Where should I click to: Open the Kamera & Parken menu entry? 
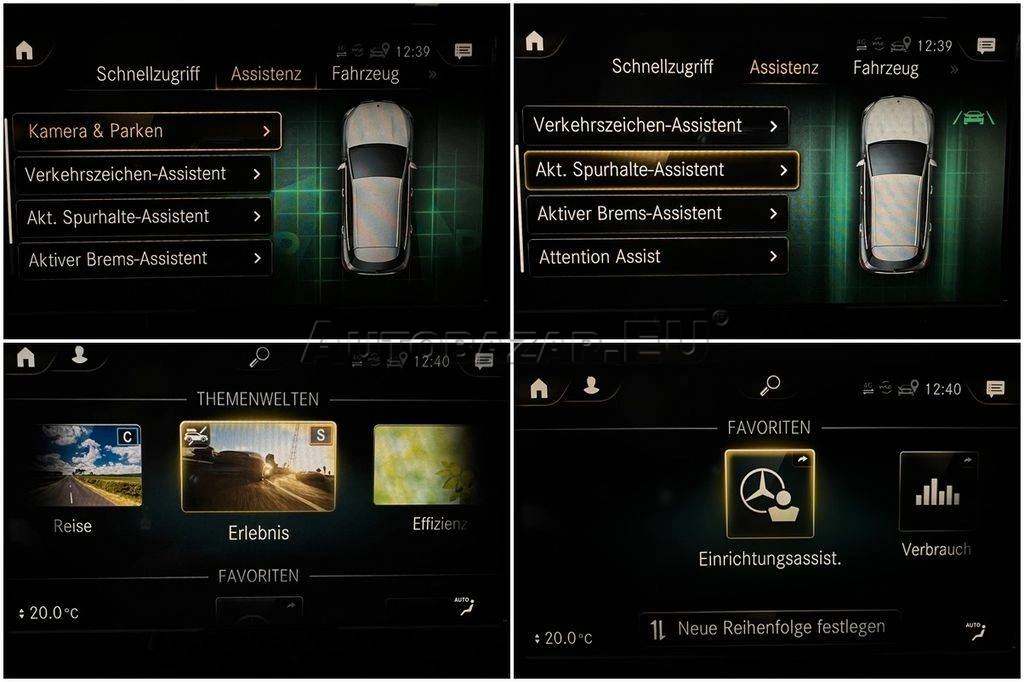147,131
